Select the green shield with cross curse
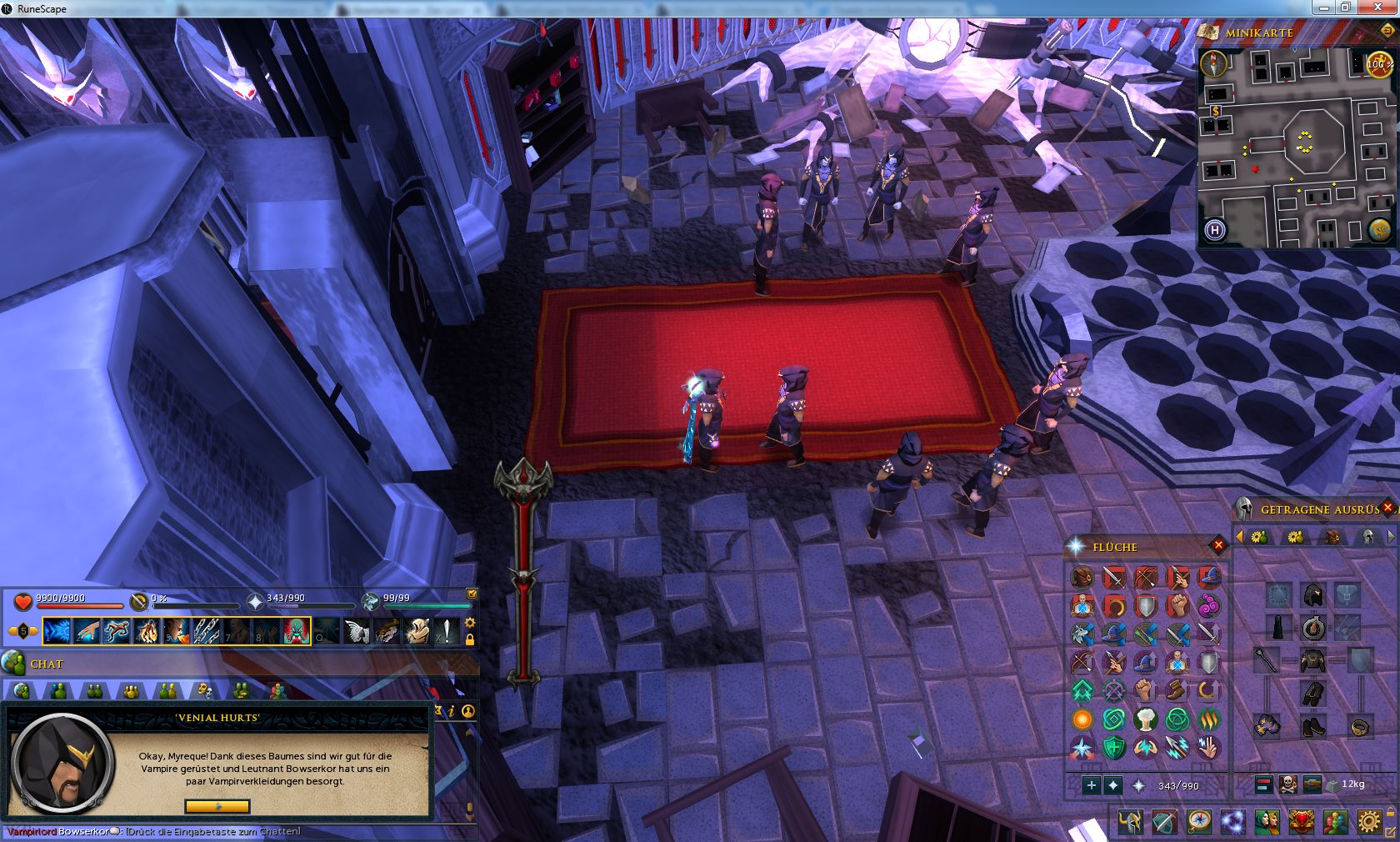1400x842 pixels. click(x=1114, y=748)
